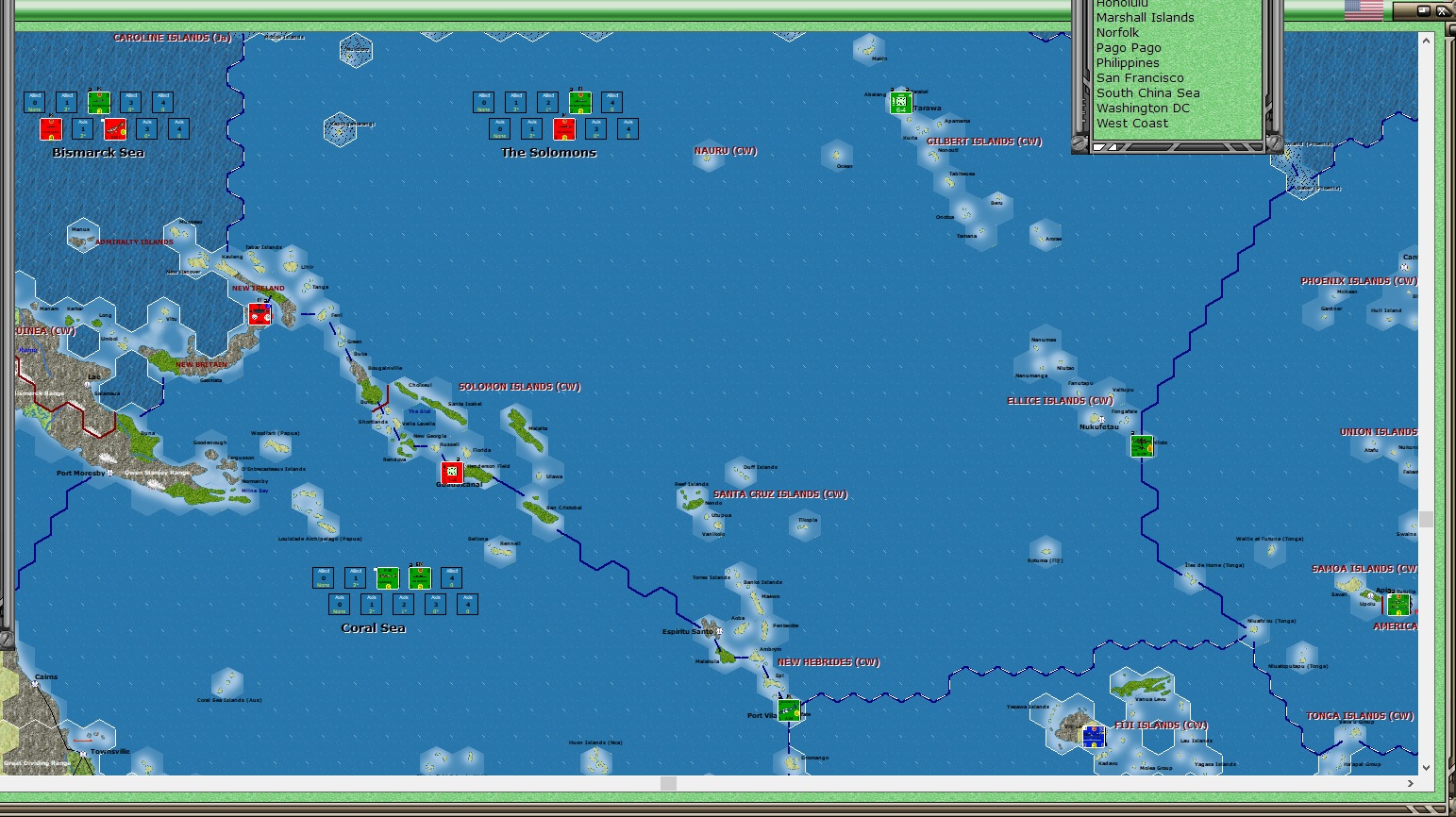The image size is (1456, 817).
Task: Click the up arrow of the vertical map scrollbar
Action: [1424, 41]
